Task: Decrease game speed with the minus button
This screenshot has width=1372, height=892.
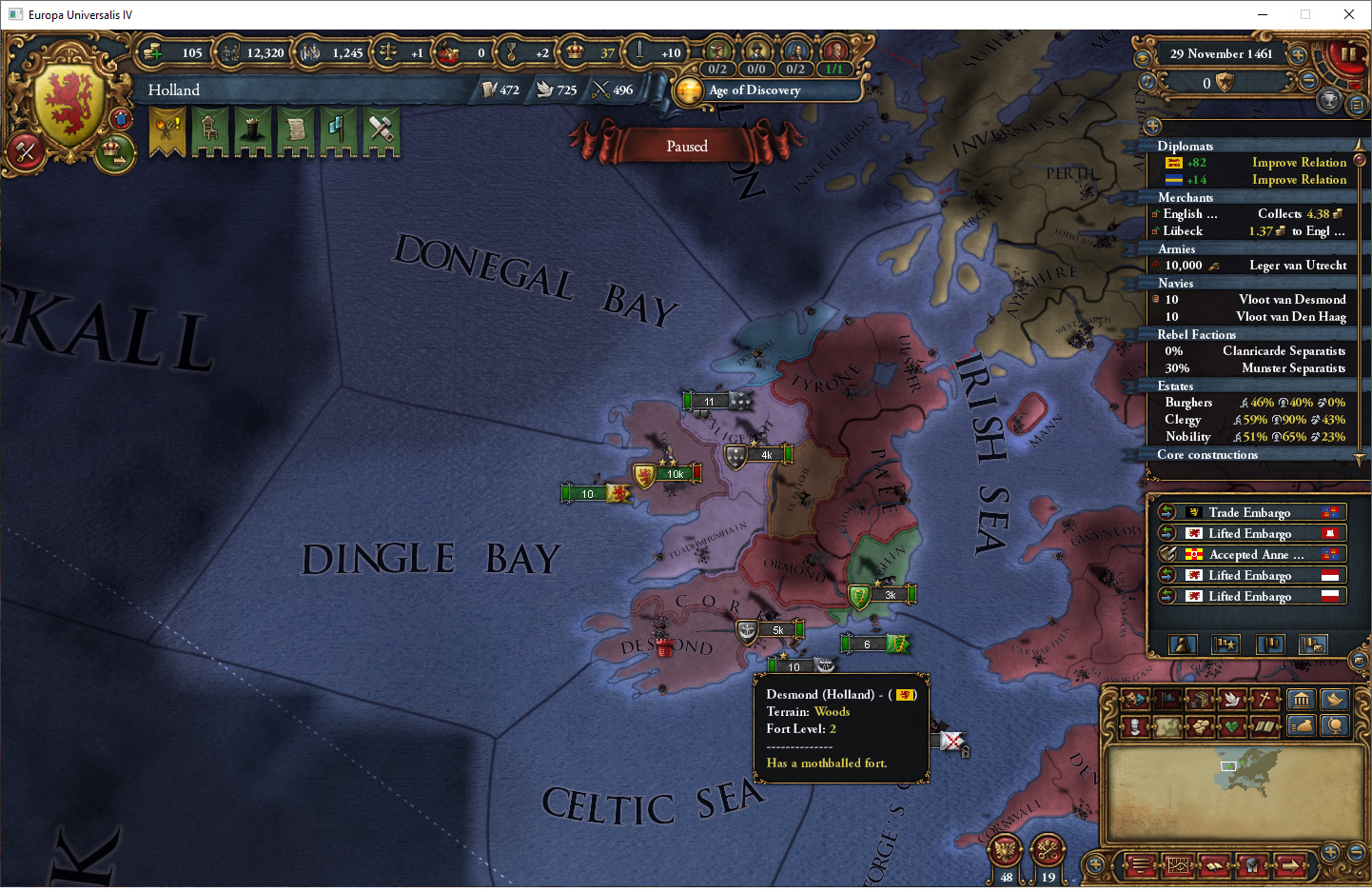Action: (1309, 81)
